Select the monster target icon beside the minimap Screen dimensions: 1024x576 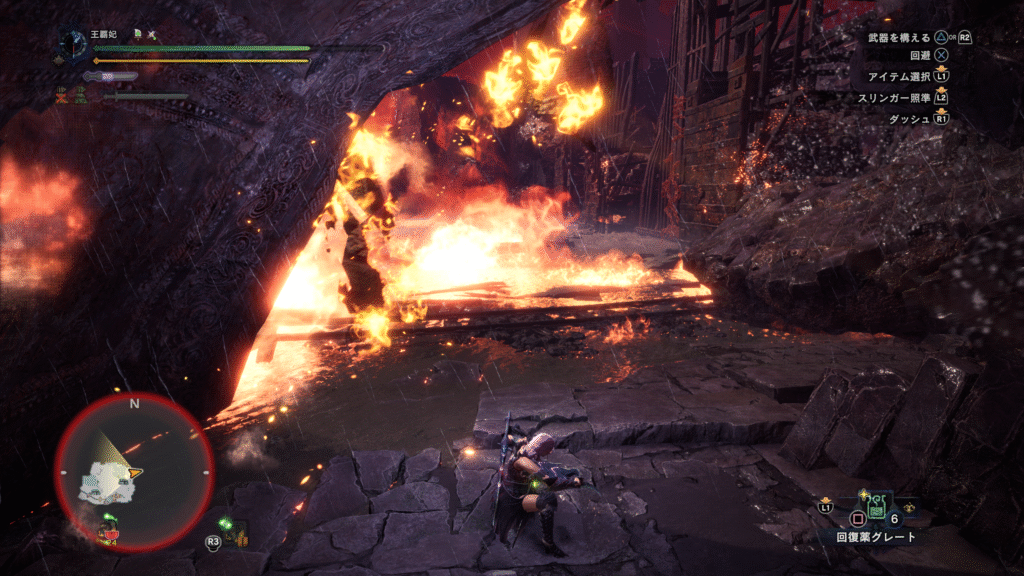[x=234, y=532]
